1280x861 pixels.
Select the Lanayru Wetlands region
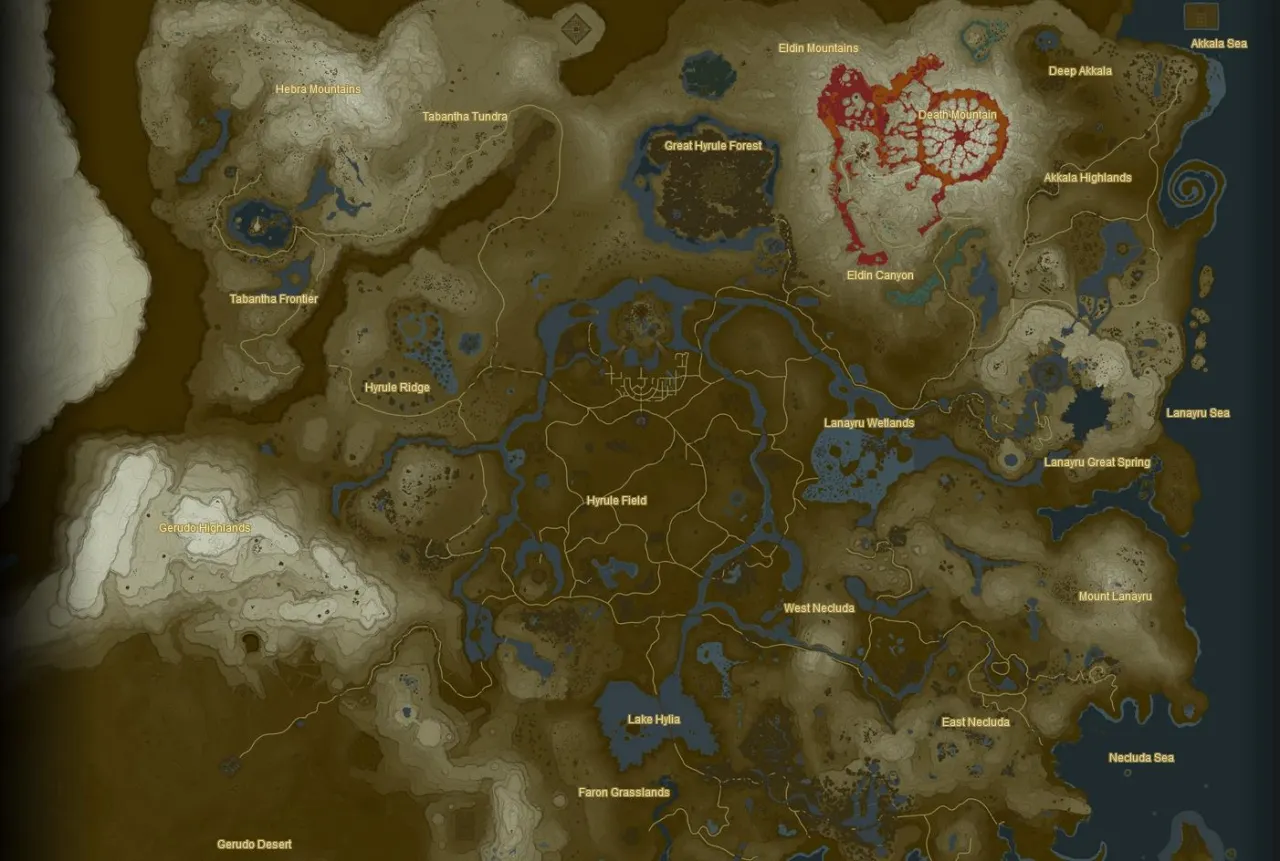868,422
